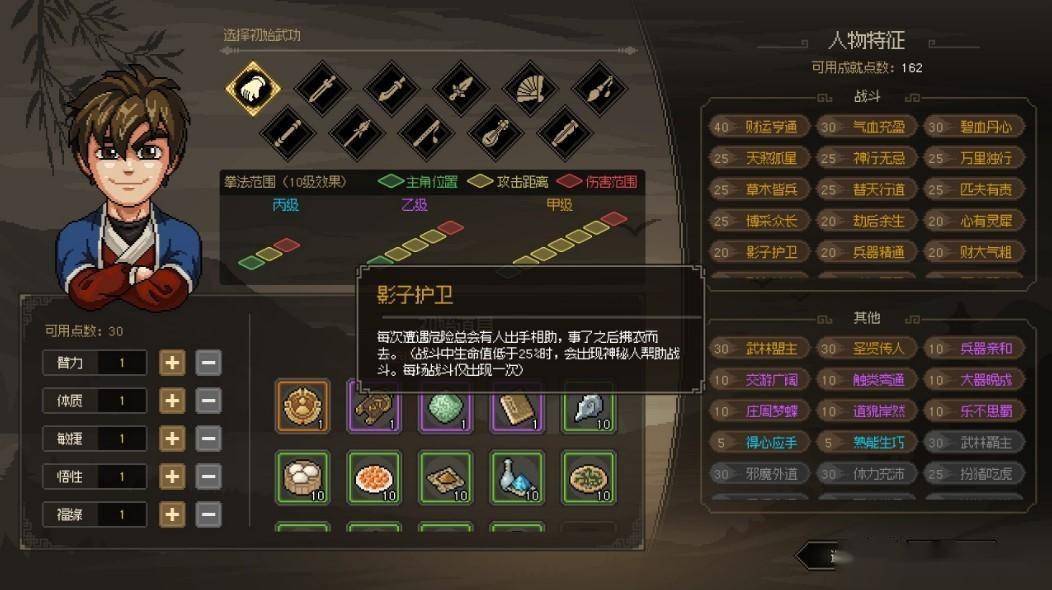1052x590 pixels.
Task: Pick the green jade stone item
Action: click(445, 405)
